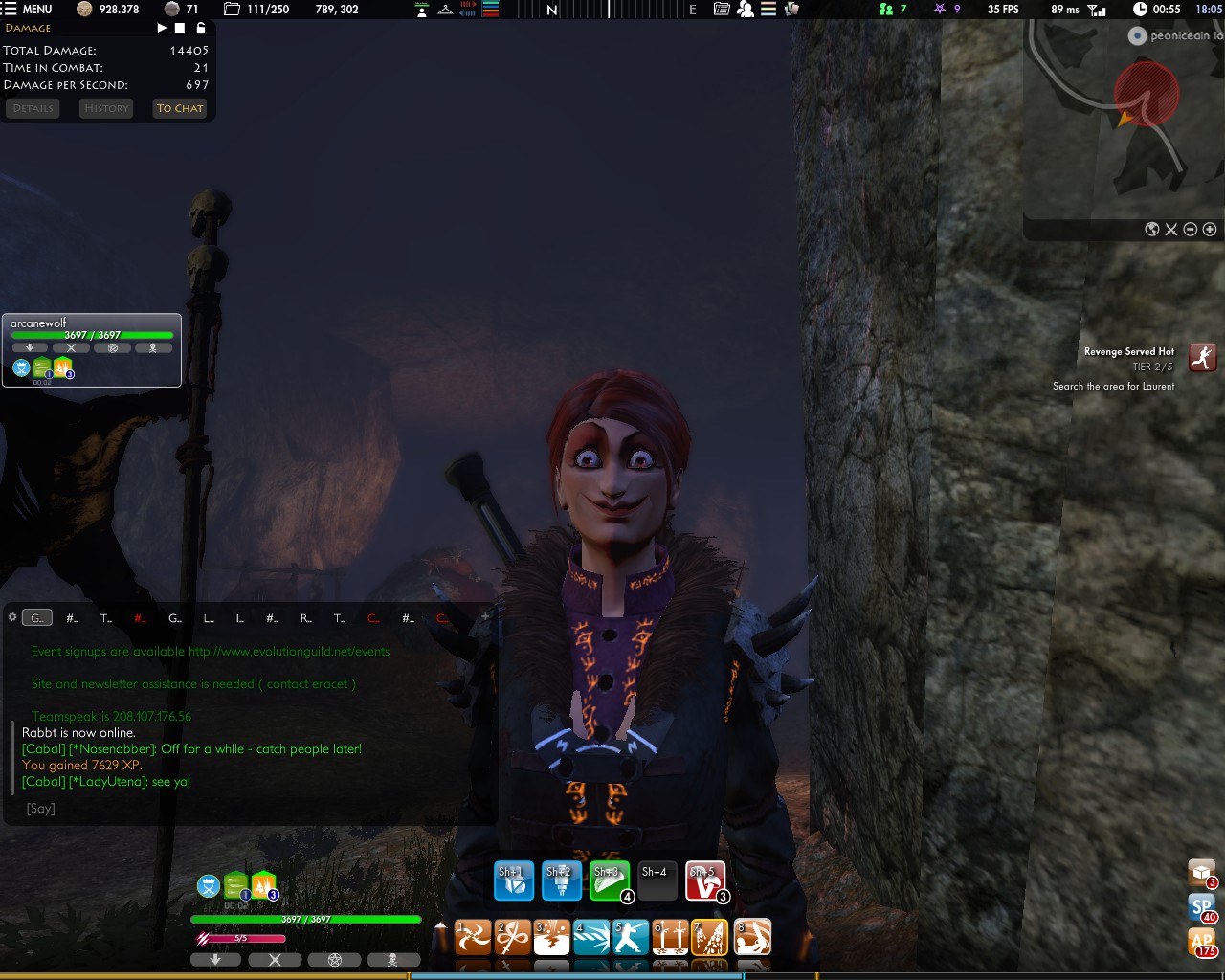Use the green taco consumable slot
Image resolution: width=1225 pixels, height=980 pixels.
pyautogui.click(x=609, y=881)
